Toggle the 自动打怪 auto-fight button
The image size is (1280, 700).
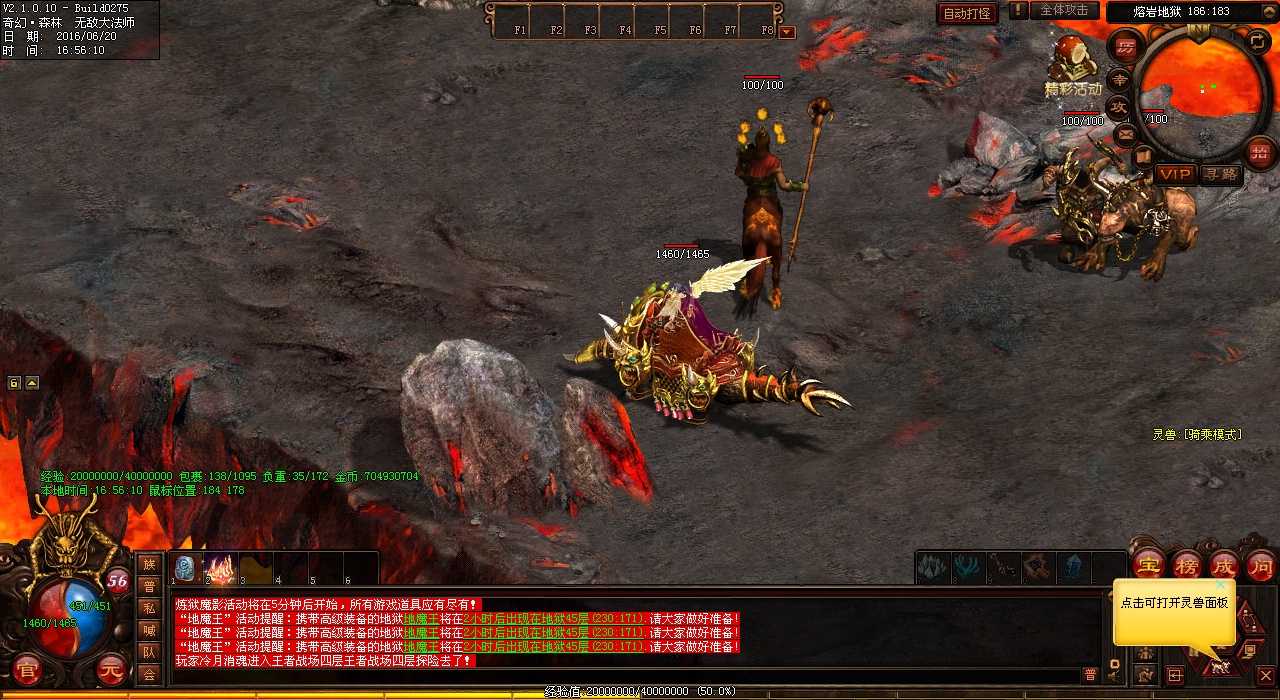[967, 13]
